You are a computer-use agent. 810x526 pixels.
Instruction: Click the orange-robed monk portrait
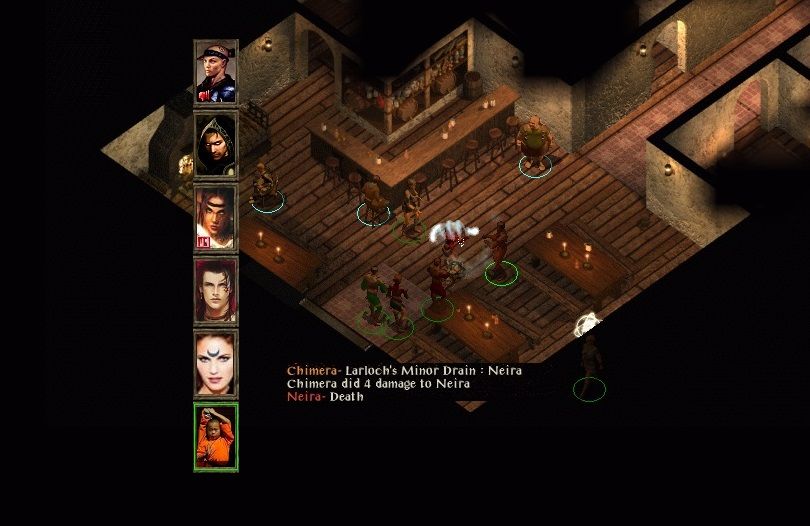point(216,436)
